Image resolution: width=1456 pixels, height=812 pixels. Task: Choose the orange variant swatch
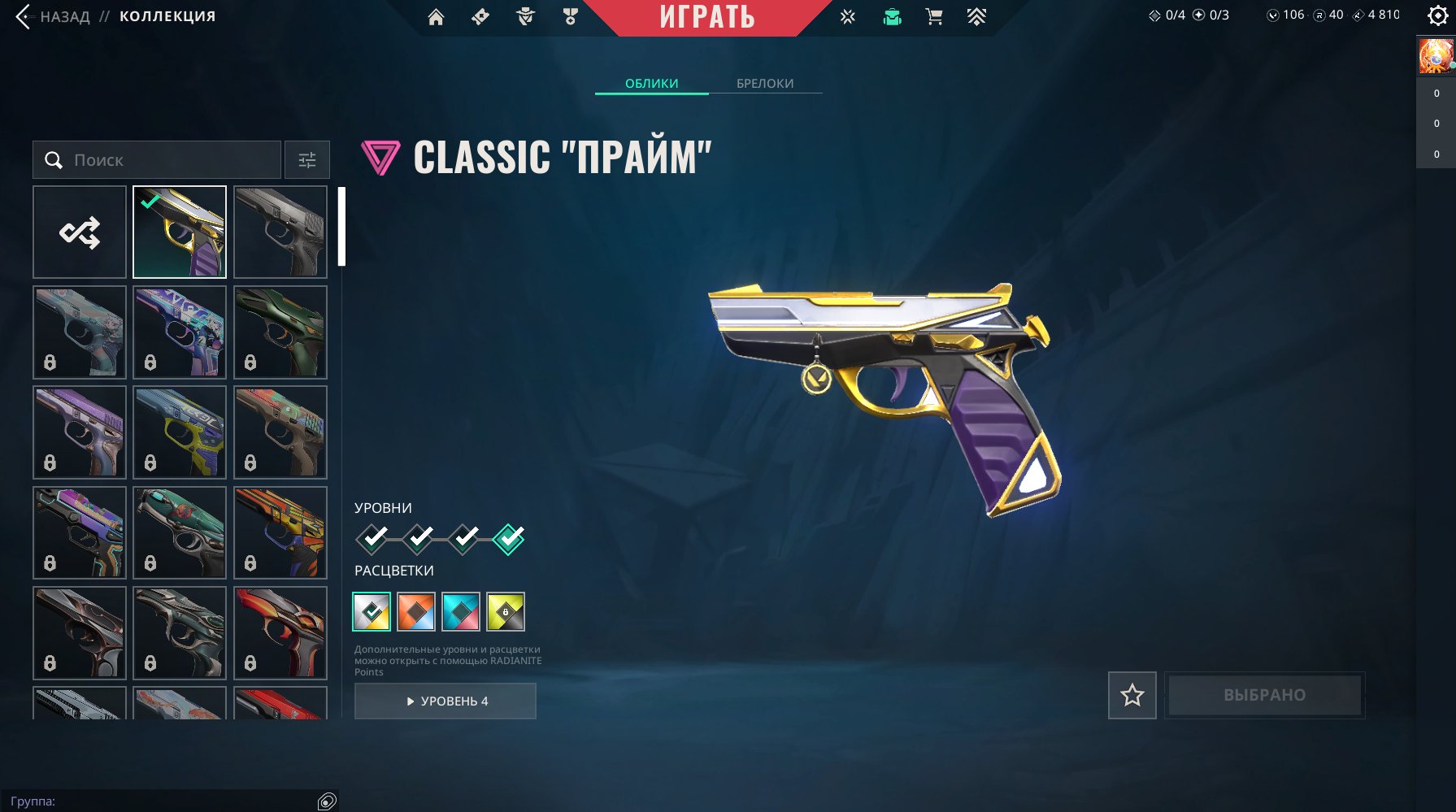416,612
